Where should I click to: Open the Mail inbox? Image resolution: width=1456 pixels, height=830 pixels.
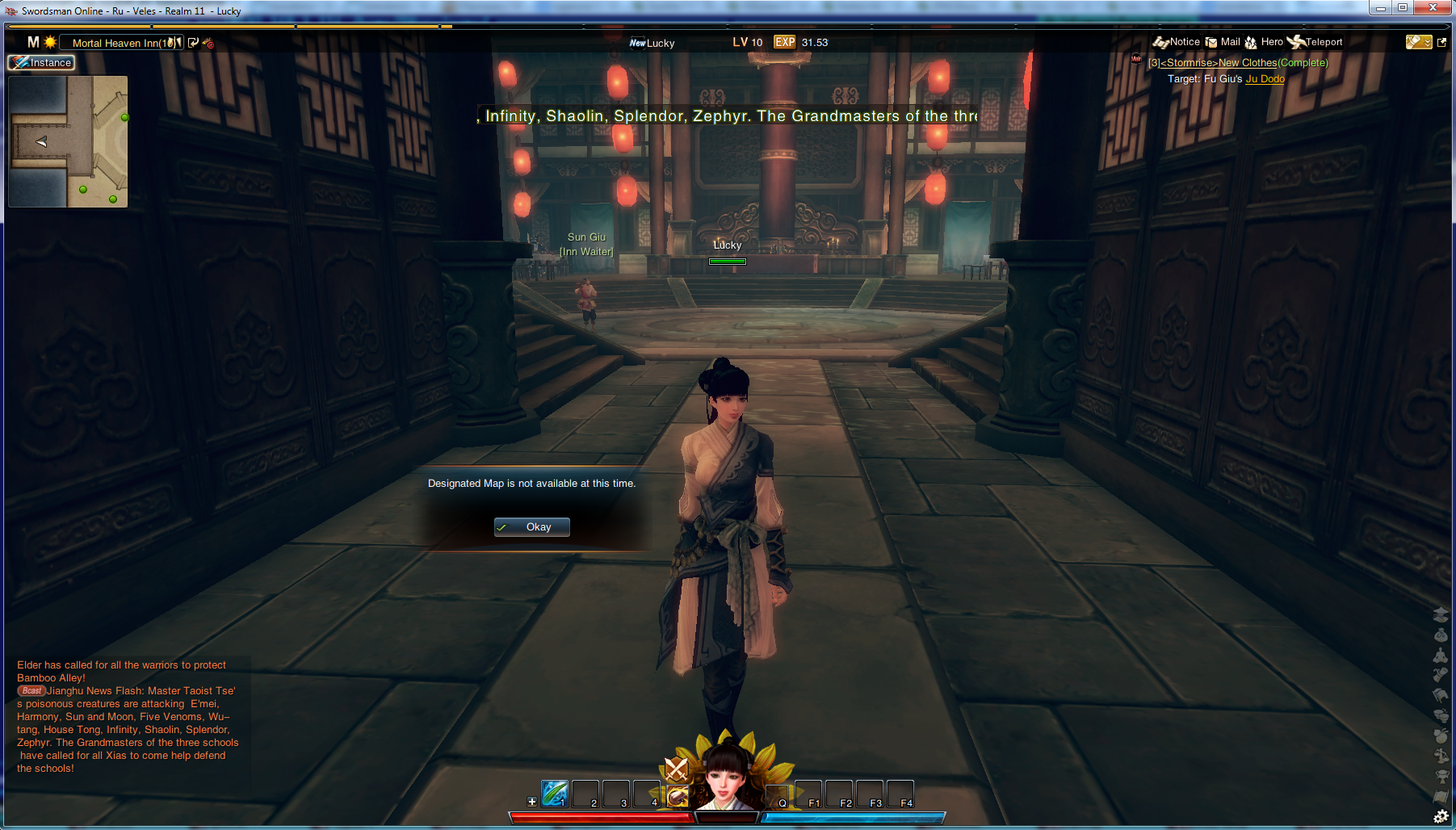tap(1223, 42)
